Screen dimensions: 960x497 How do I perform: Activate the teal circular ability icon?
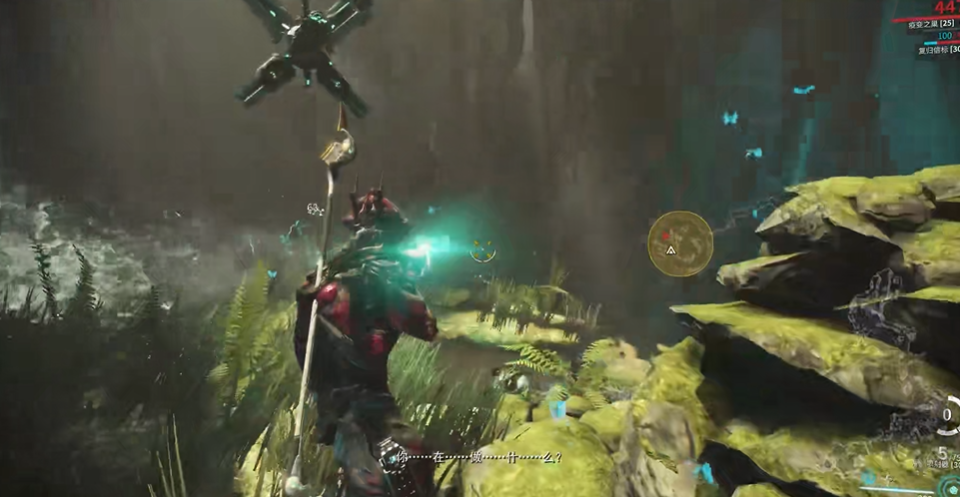coord(949,487)
